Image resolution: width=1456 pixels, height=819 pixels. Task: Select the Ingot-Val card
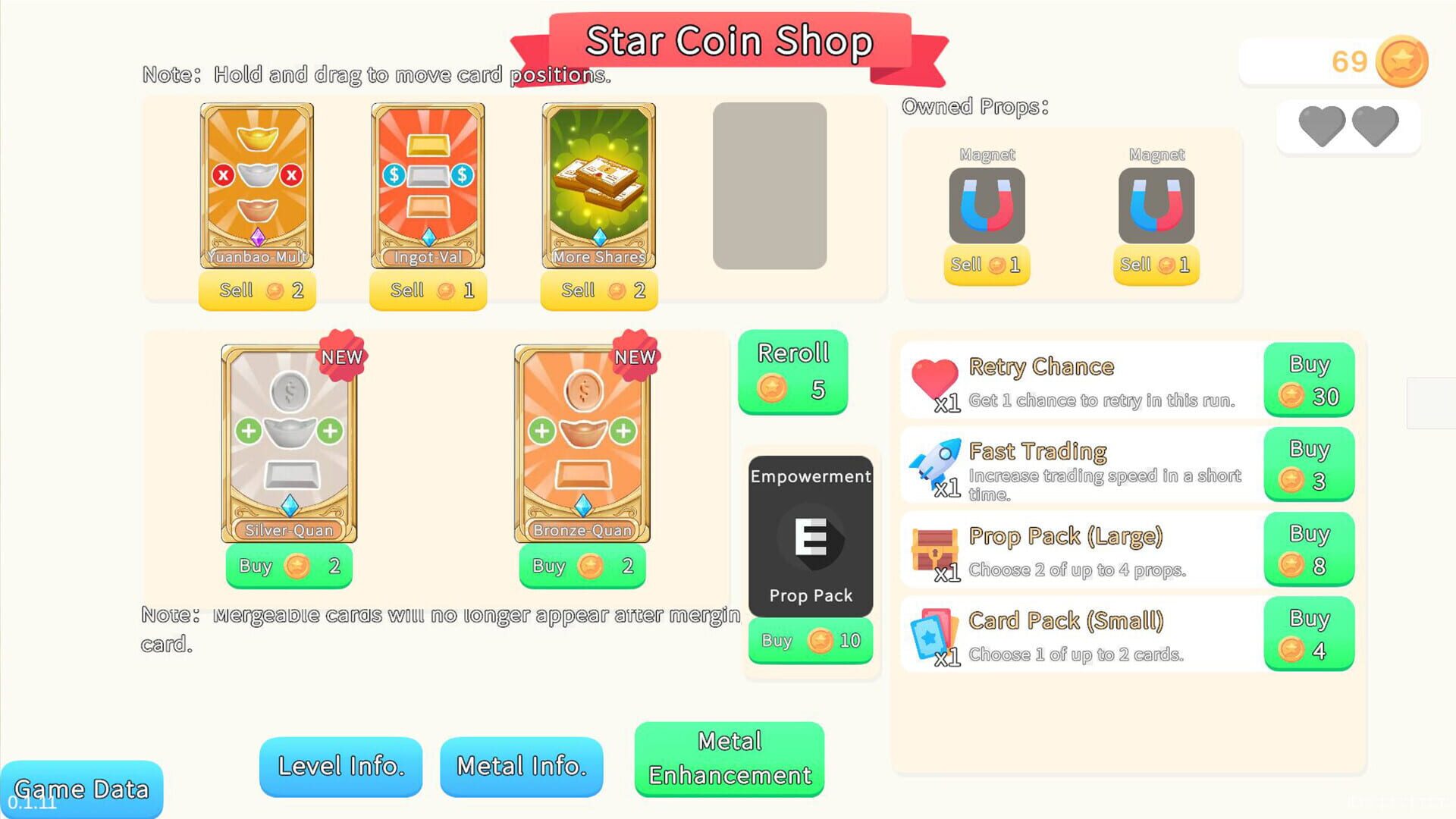[x=427, y=186]
